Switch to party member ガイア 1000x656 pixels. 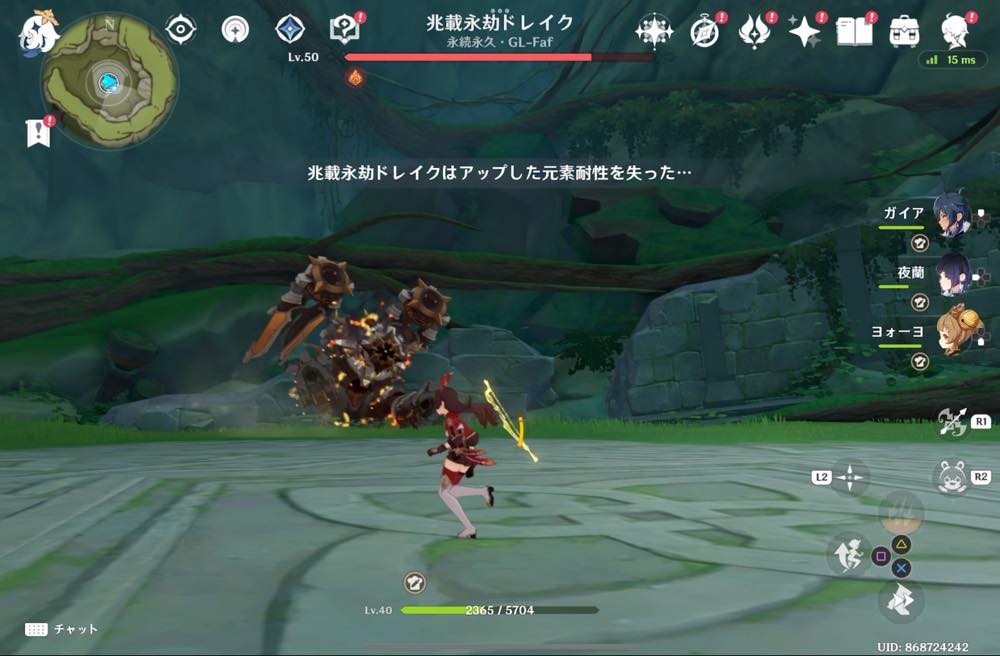point(951,214)
